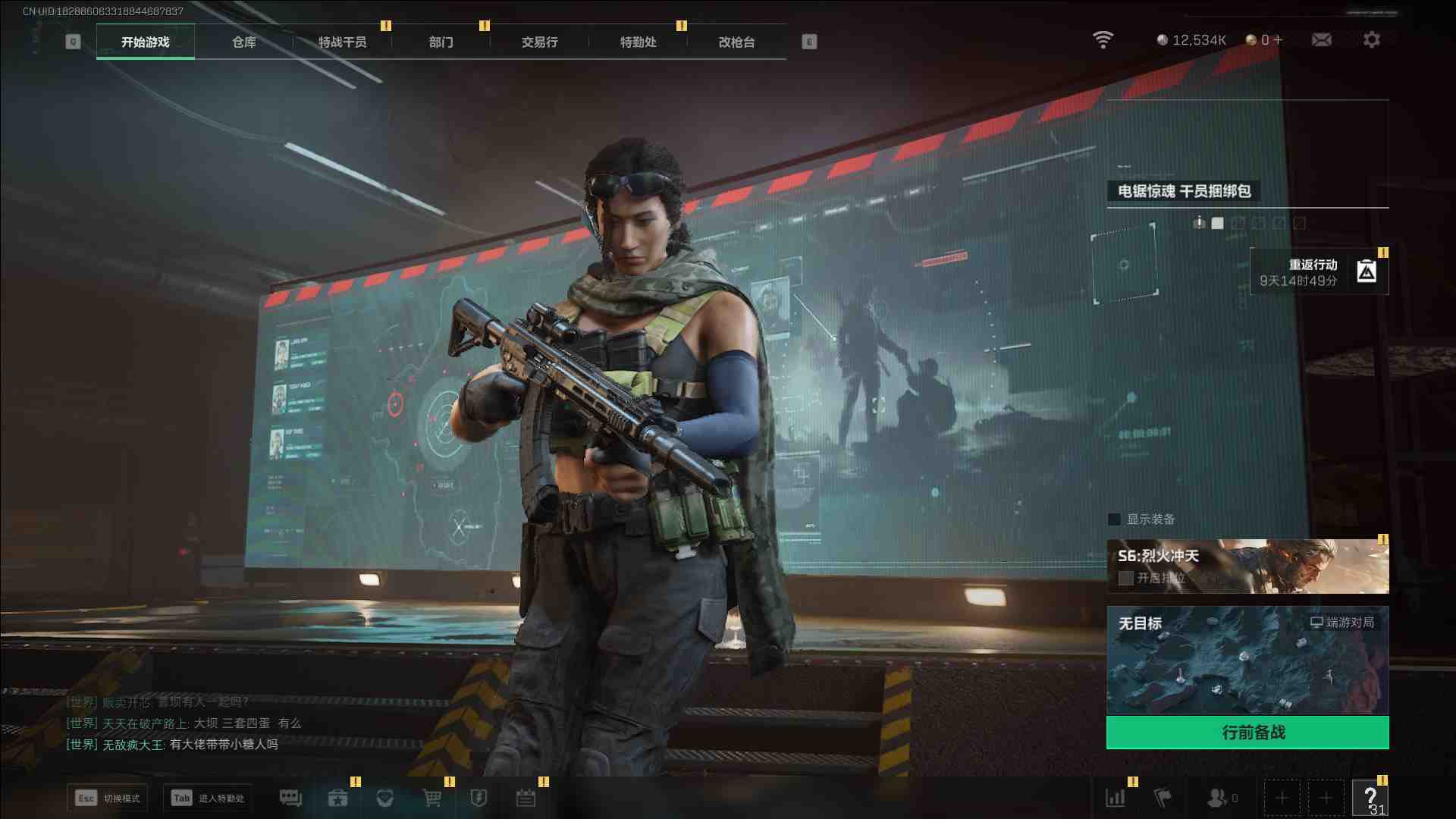Go to the 交易行 tab
1456x819 pixels.
(540, 42)
